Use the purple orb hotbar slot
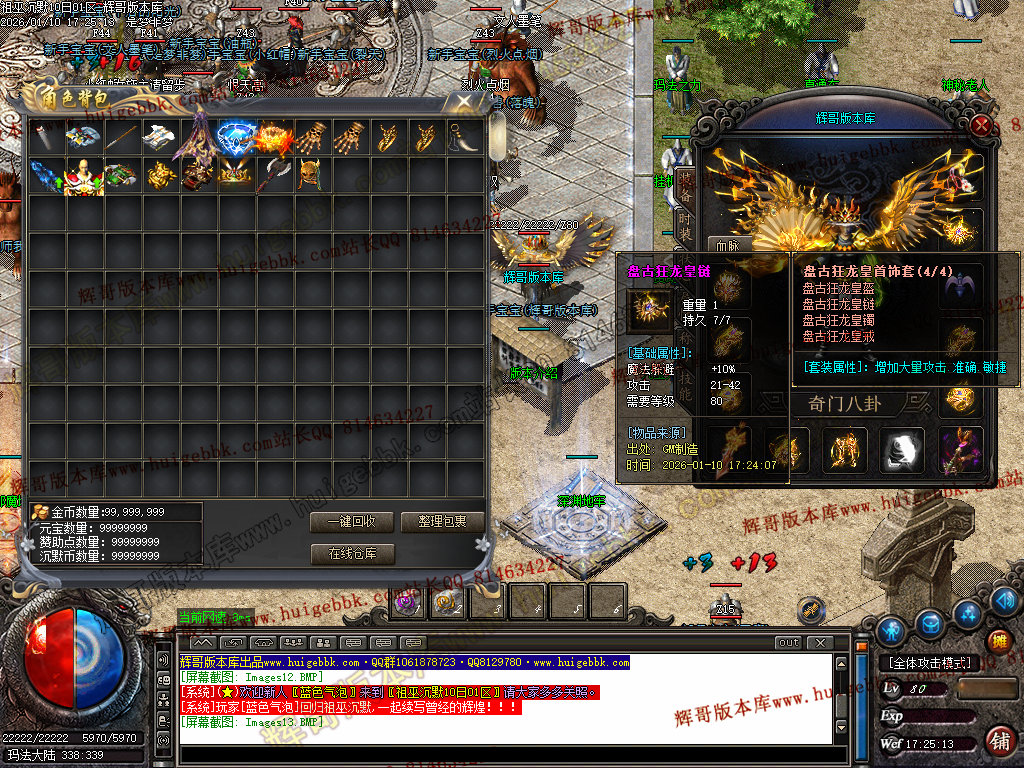1024x768 pixels. (x=407, y=602)
